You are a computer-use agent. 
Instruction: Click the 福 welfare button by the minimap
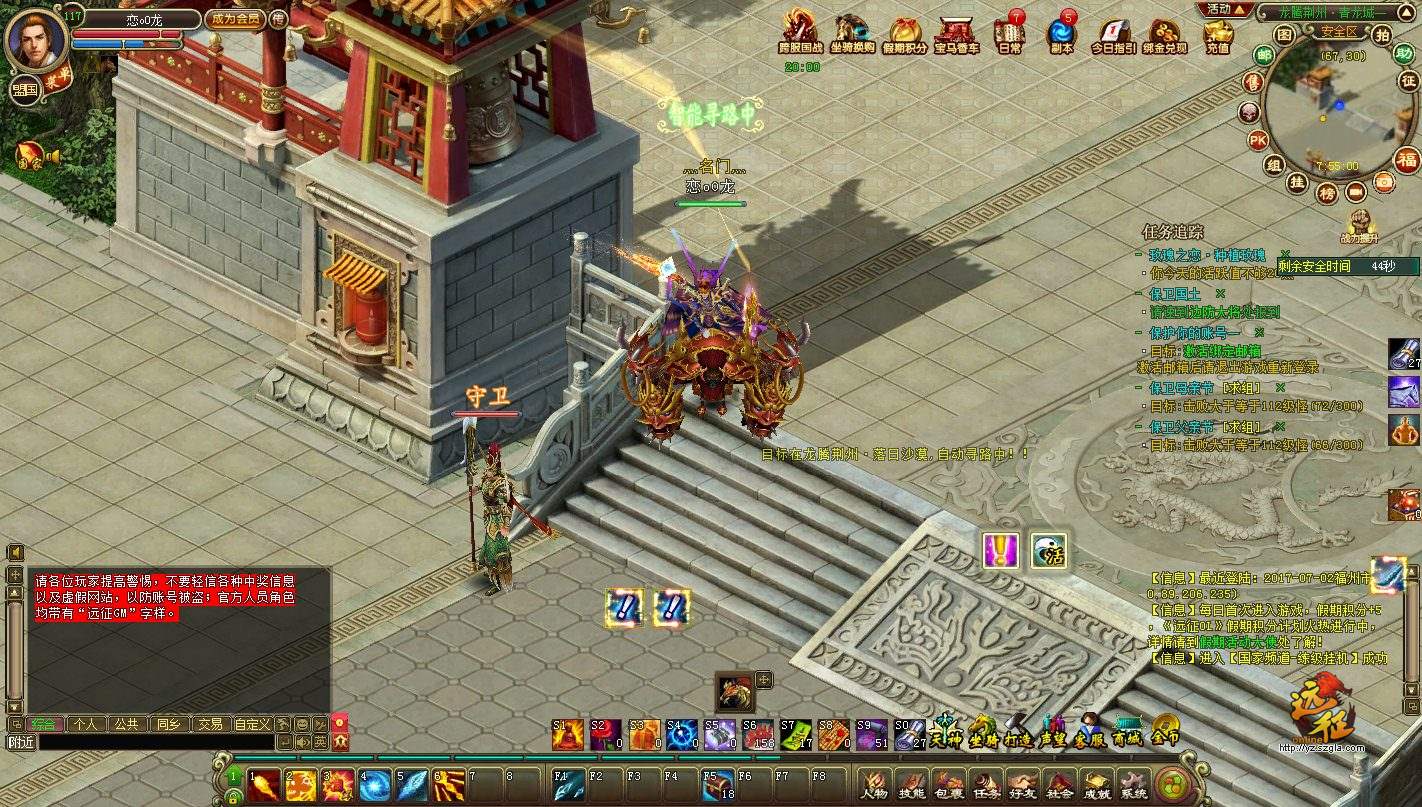click(x=1407, y=160)
